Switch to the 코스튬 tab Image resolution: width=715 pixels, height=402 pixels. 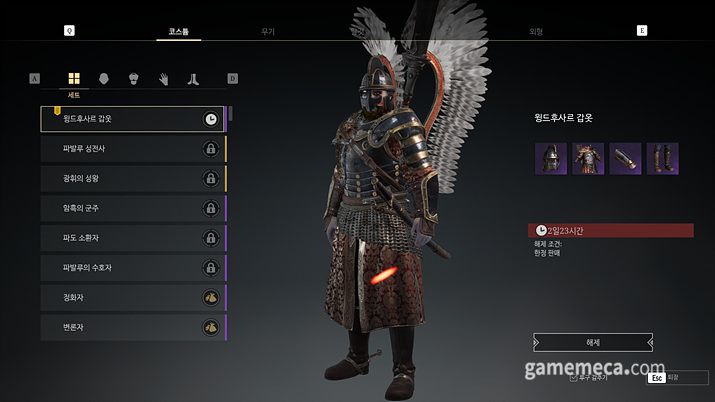pos(178,32)
